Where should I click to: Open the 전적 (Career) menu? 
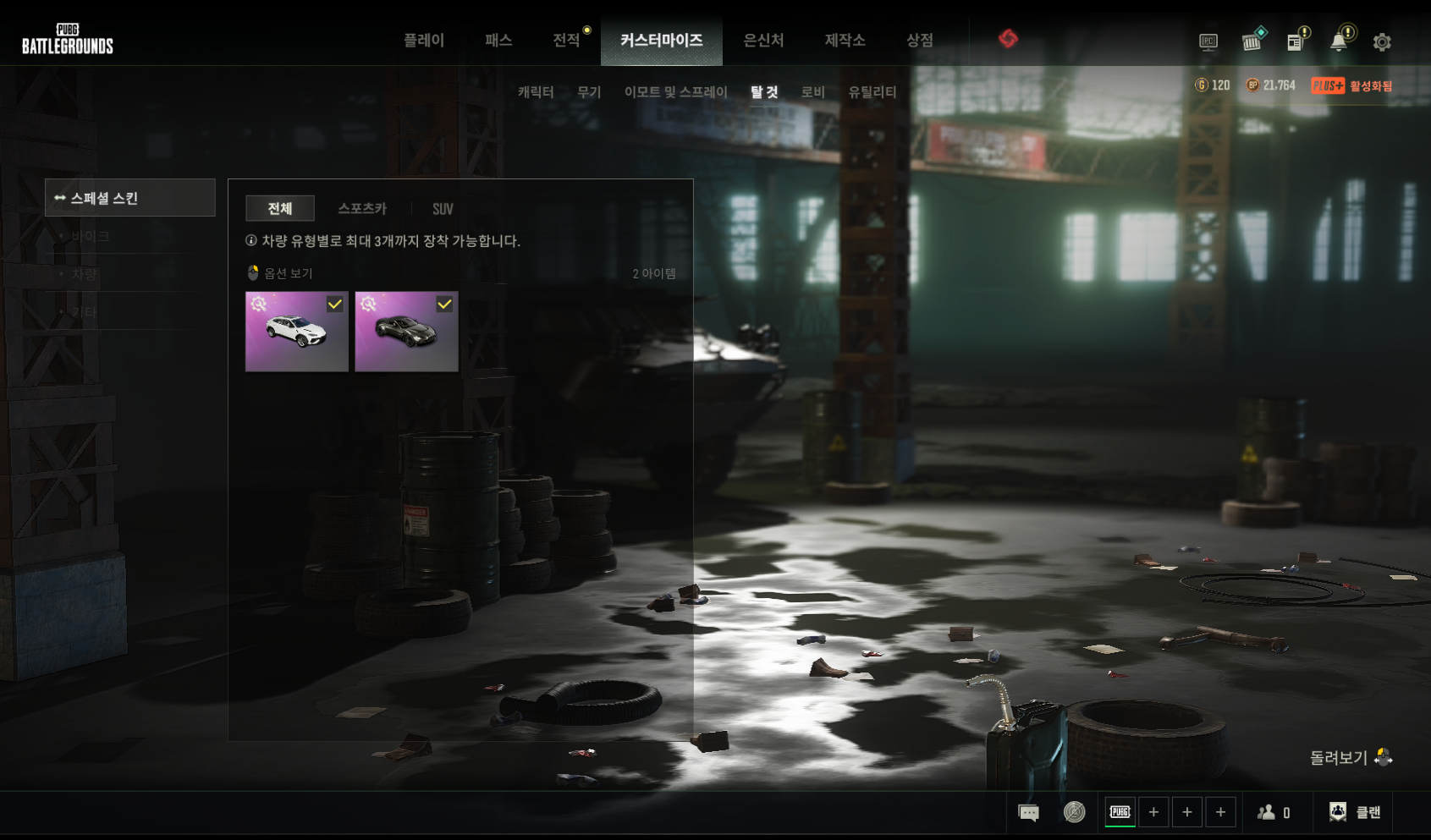pyautogui.click(x=566, y=41)
